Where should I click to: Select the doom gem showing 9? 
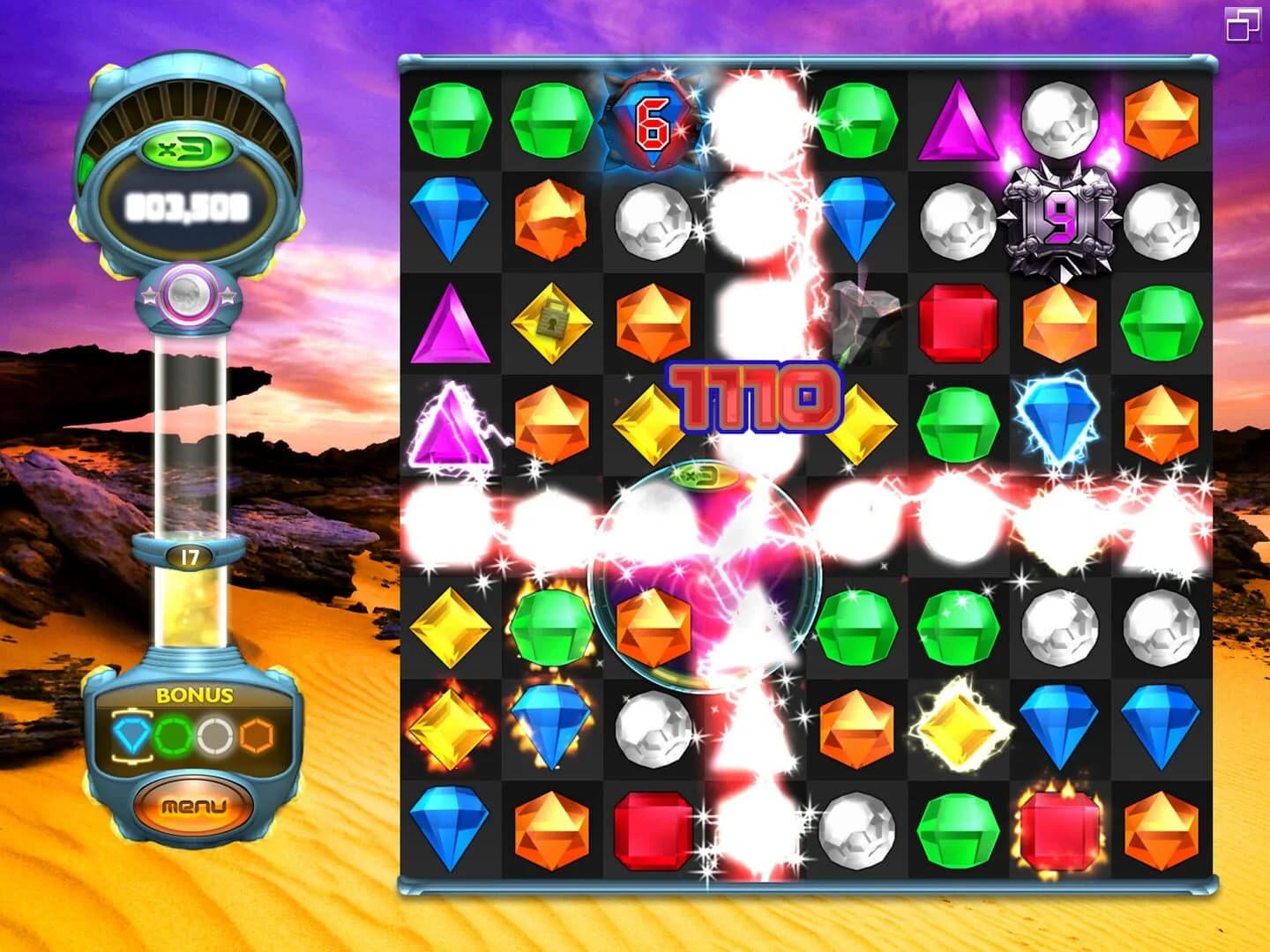click(x=1061, y=216)
